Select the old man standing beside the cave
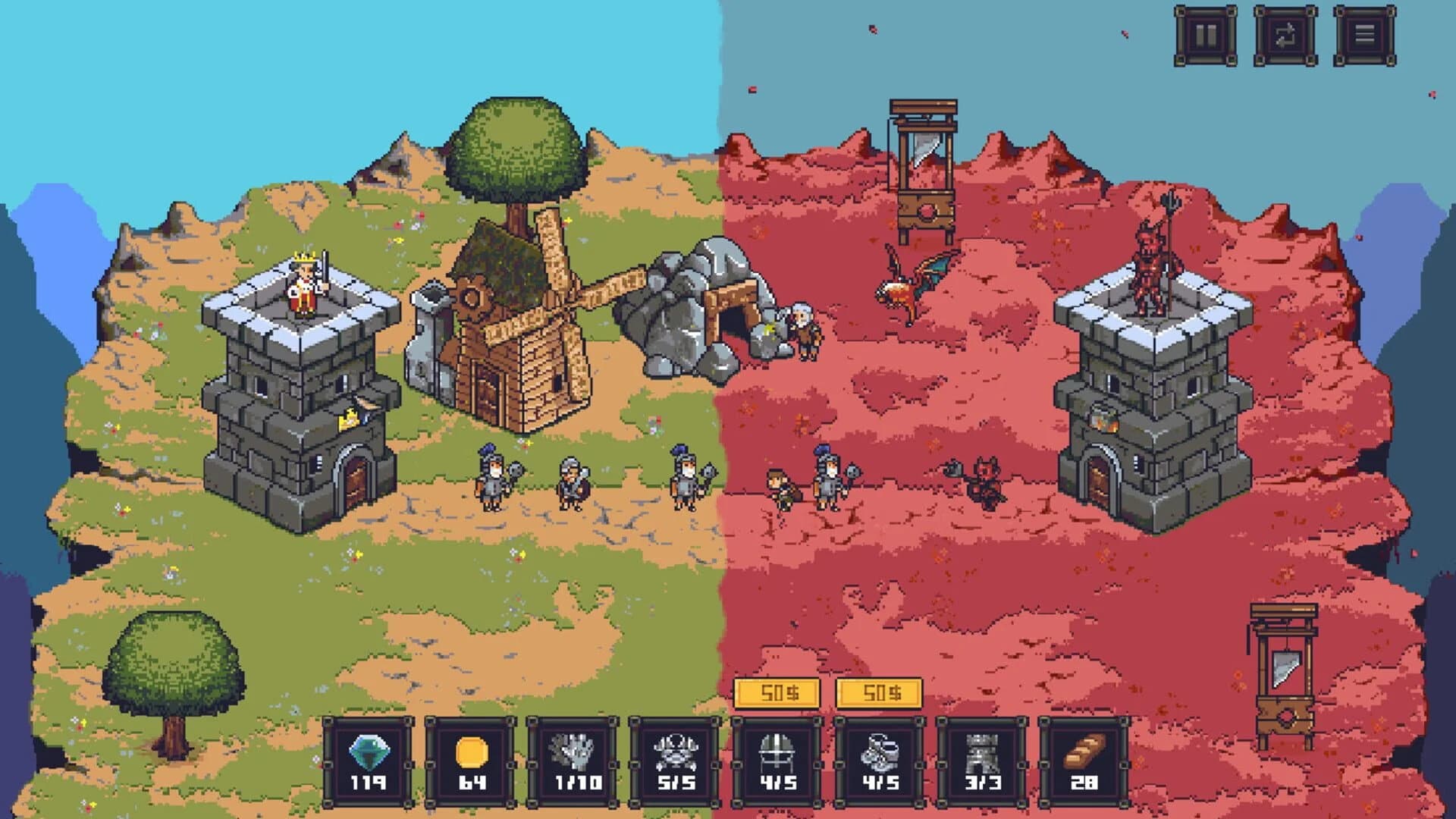Screen dimensions: 1456x819 point(802,326)
